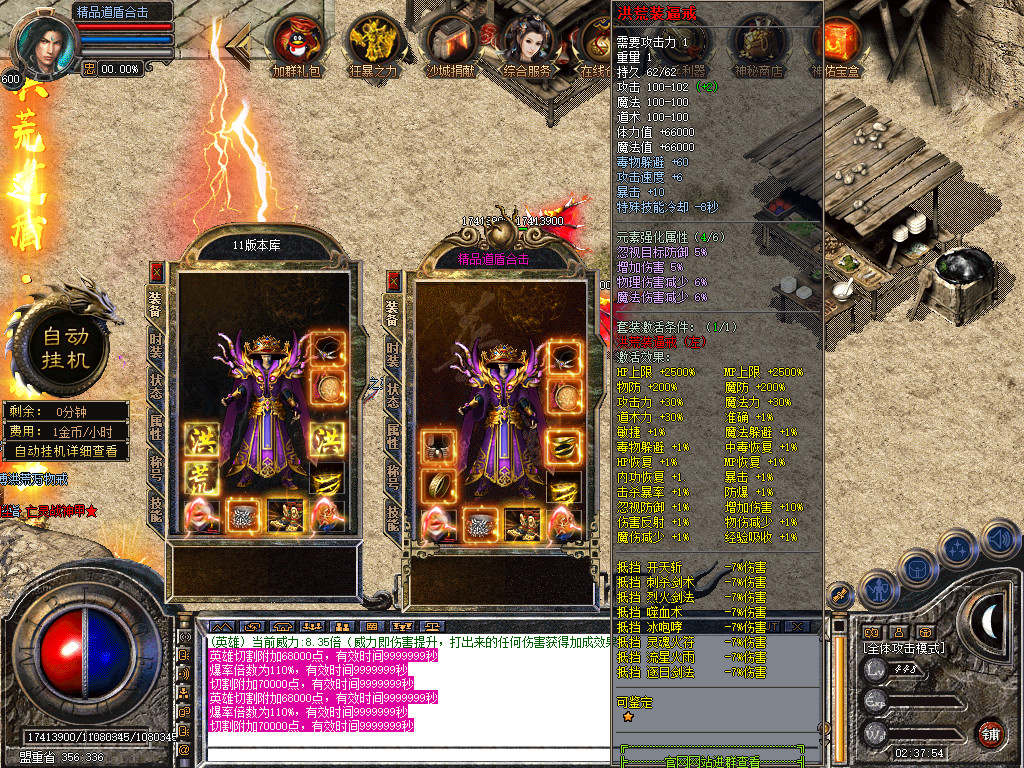Screen dimensions: 1024x768
Task: Select the 荒 equipment slot in 11版本库
Action: pos(198,478)
